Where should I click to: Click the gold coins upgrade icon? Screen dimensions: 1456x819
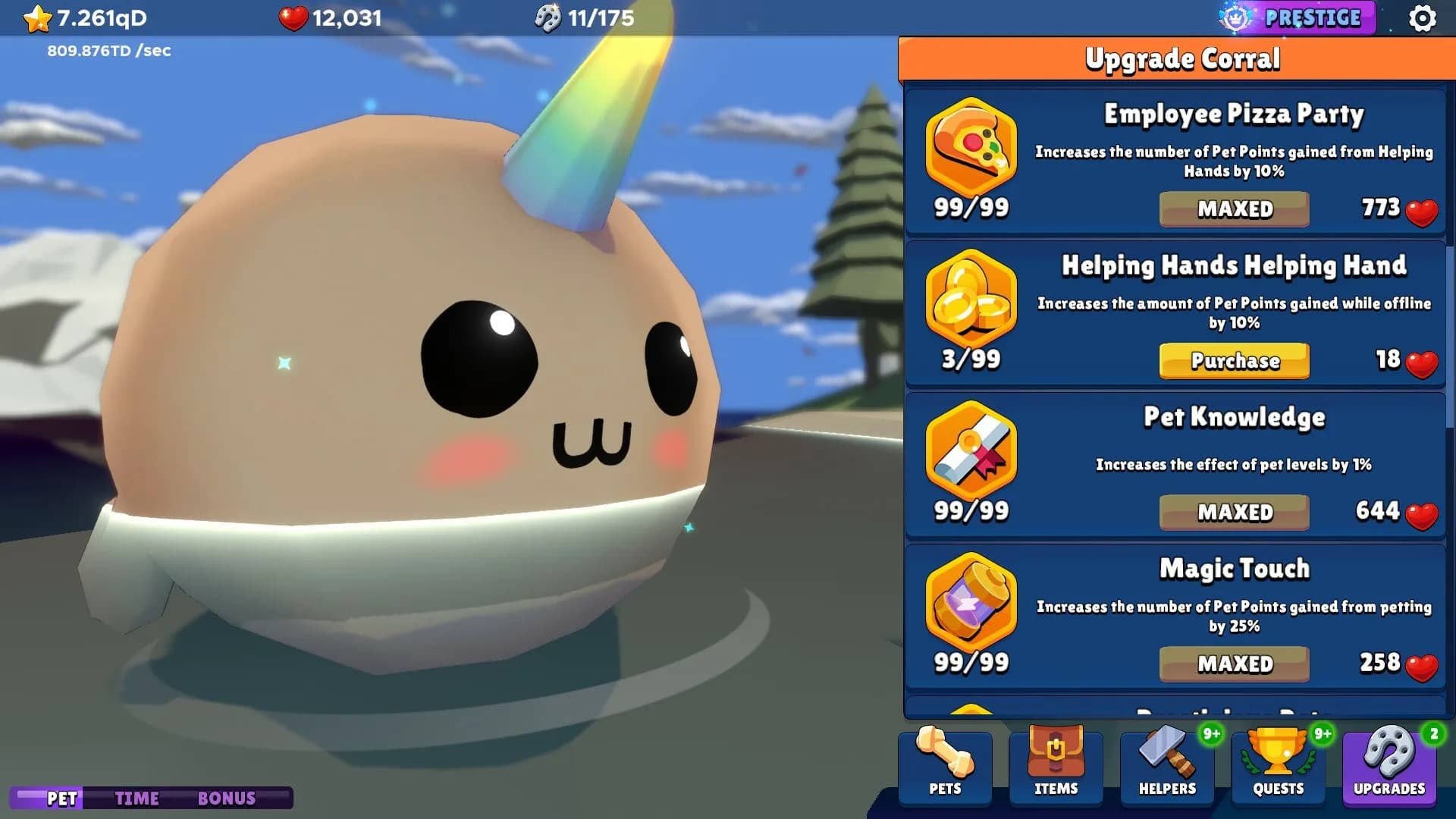pos(971,297)
